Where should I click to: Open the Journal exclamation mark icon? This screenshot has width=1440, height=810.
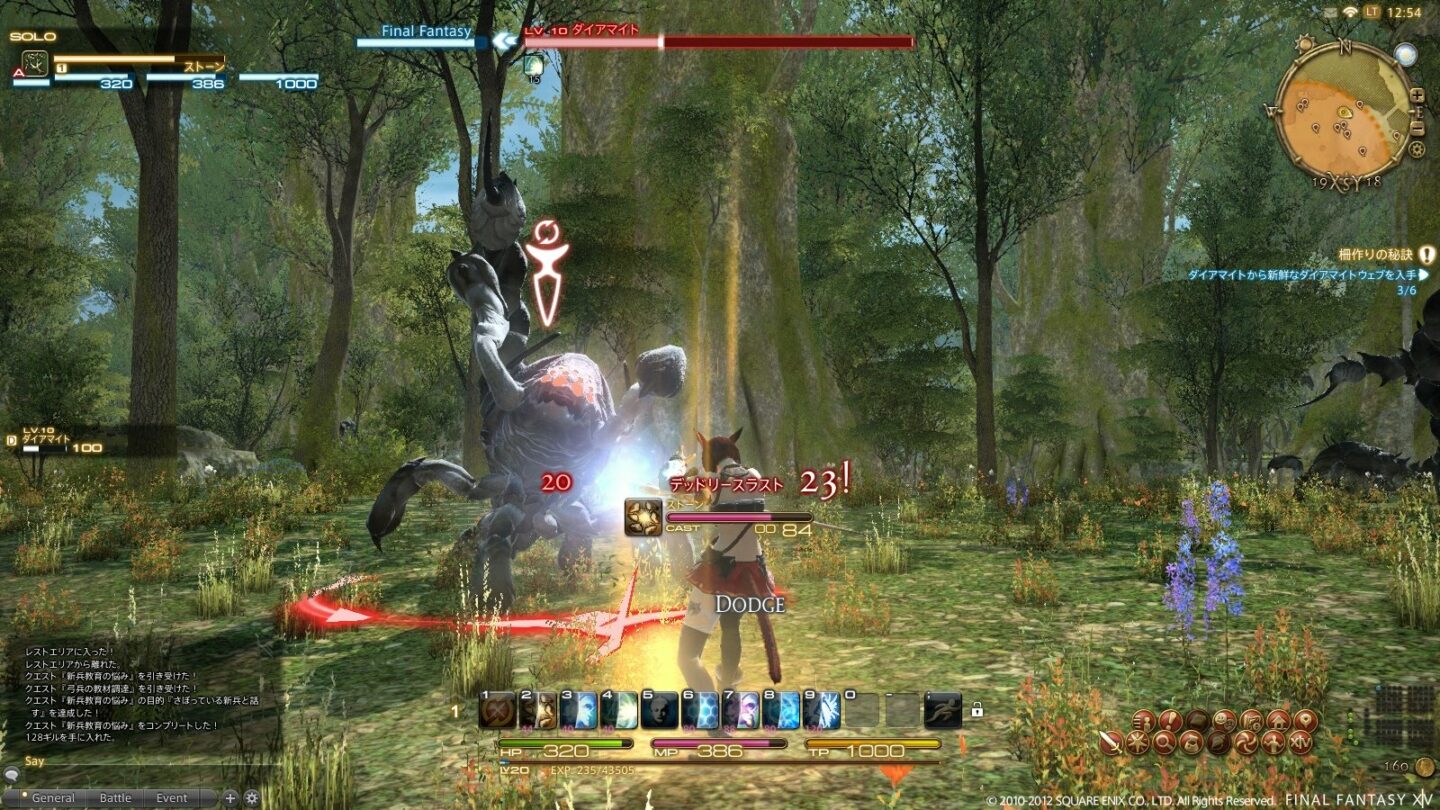(1170, 720)
